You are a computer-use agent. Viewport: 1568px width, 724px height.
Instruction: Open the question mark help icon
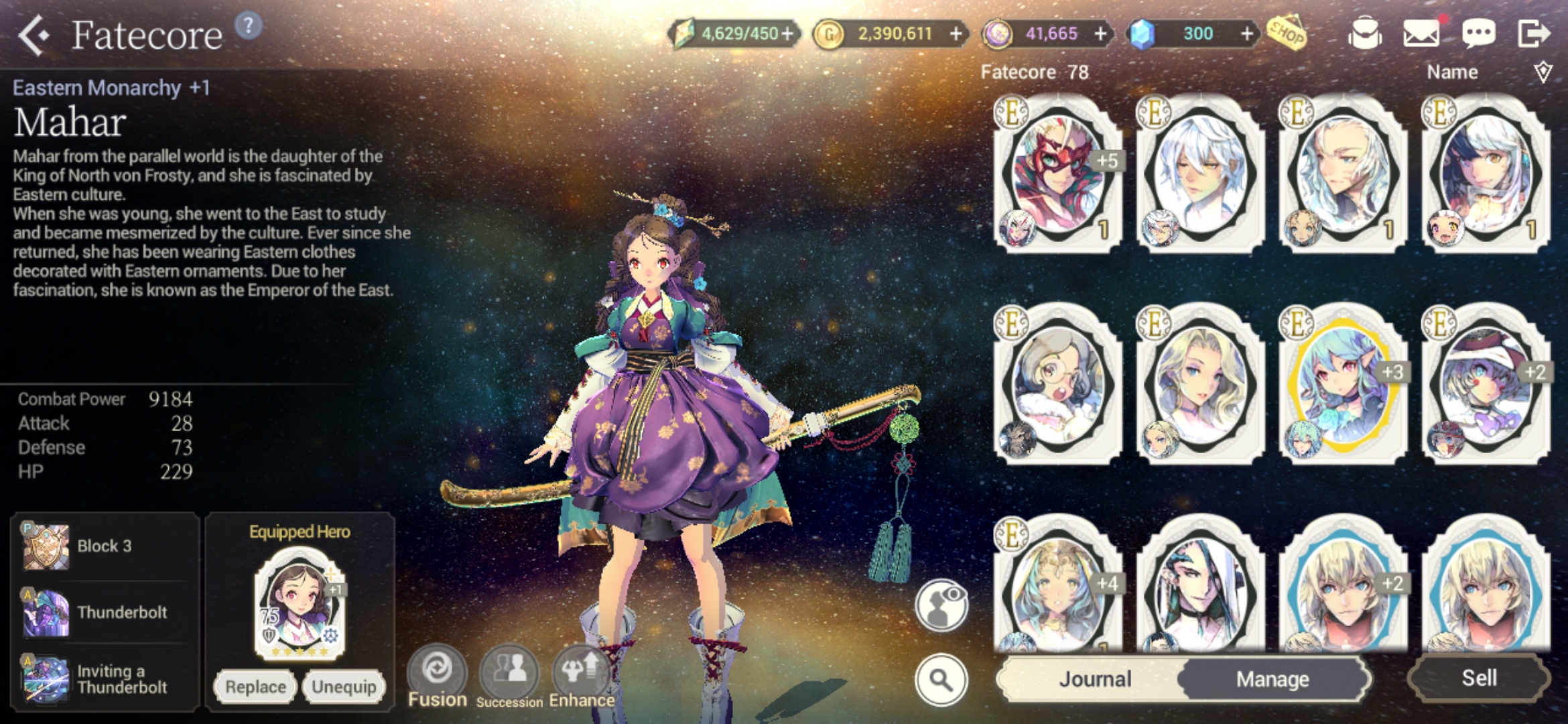249,26
